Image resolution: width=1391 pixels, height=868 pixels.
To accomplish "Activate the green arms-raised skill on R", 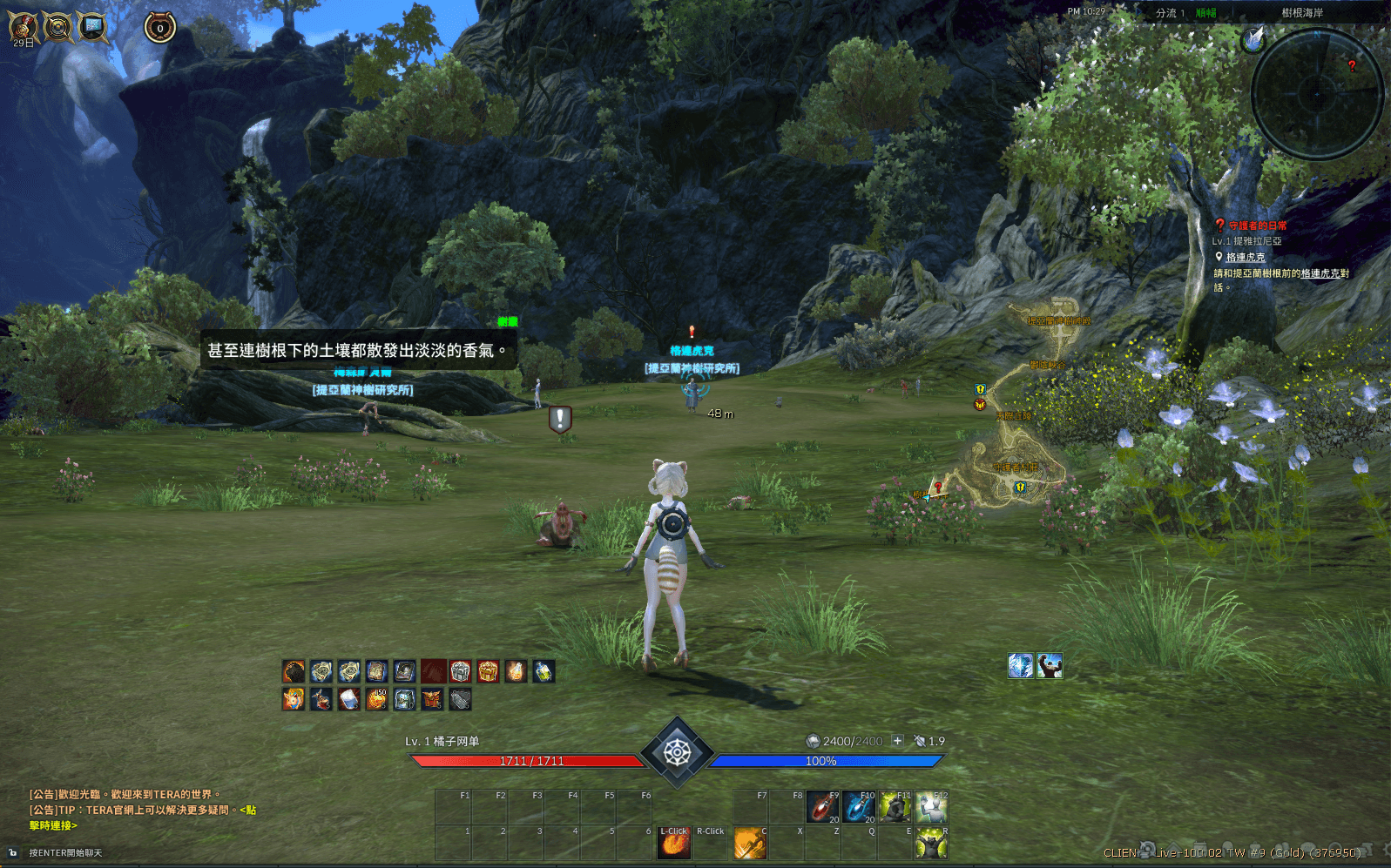I will pyautogui.click(x=931, y=843).
